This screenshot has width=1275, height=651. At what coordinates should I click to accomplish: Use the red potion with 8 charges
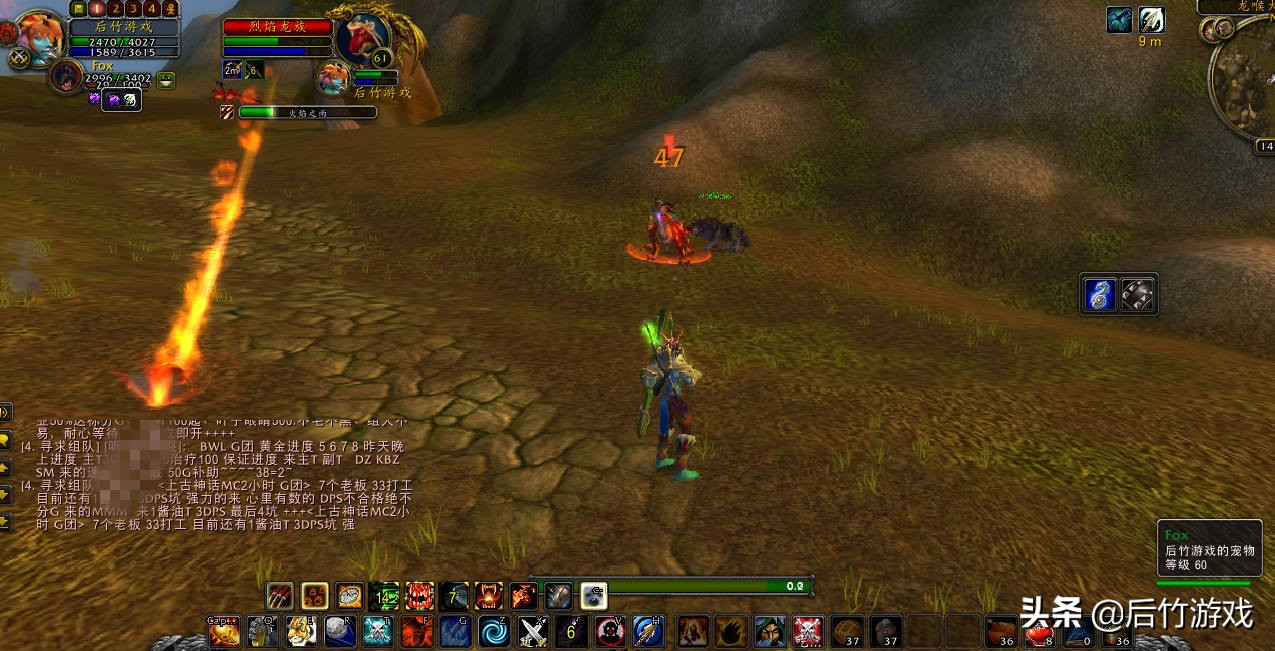pos(1040,631)
